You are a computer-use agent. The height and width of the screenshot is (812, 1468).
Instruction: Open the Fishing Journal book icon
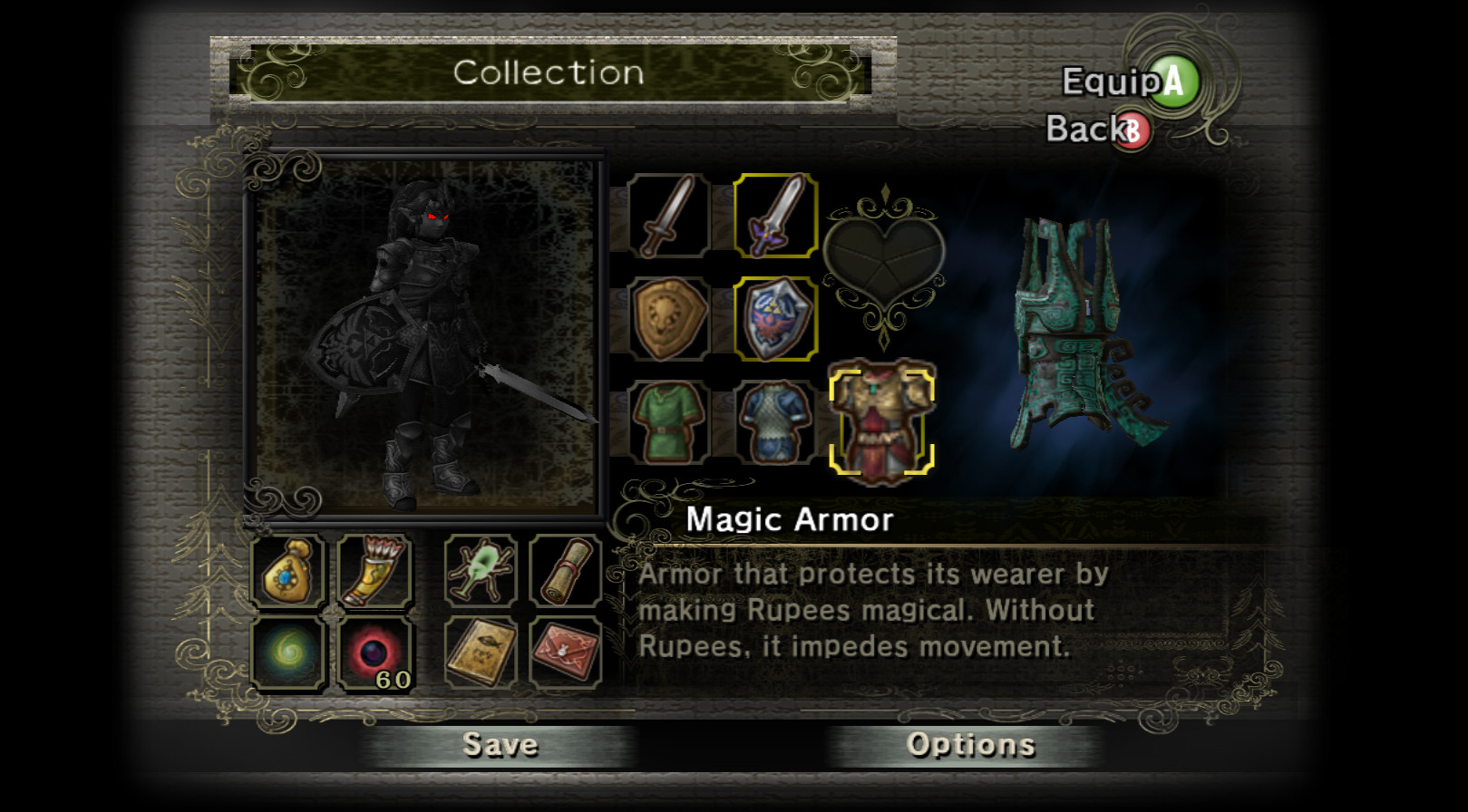(x=480, y=651)
